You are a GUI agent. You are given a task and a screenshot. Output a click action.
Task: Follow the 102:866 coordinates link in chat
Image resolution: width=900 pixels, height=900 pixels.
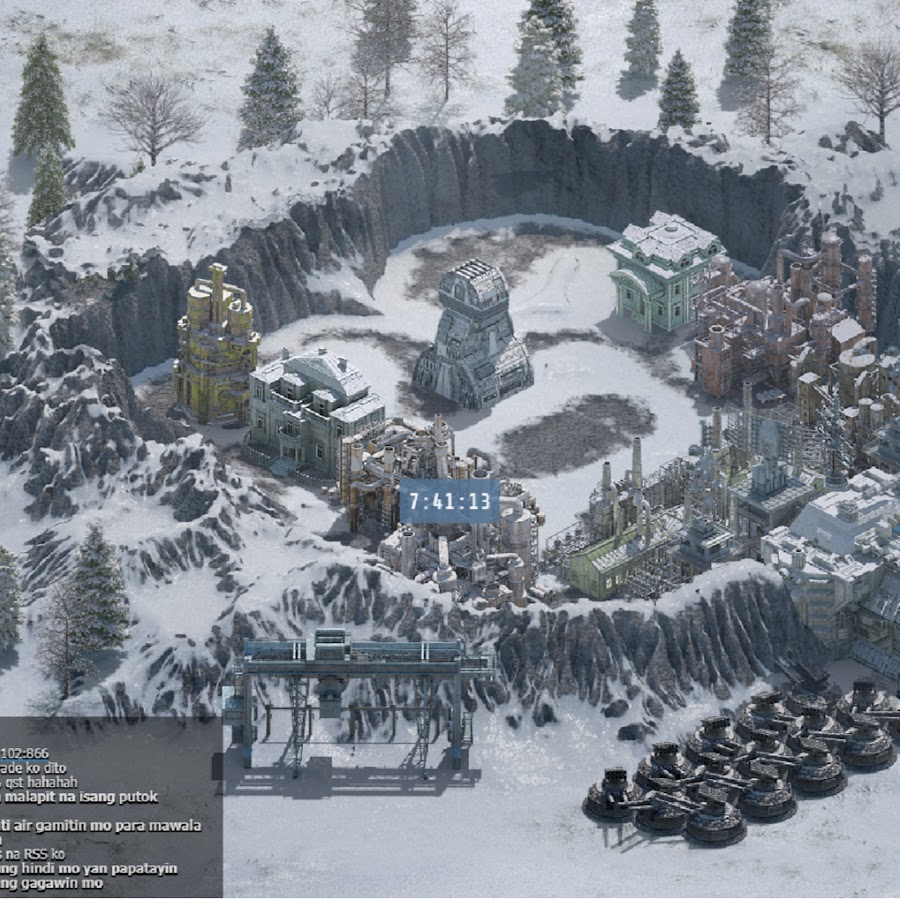23,753
